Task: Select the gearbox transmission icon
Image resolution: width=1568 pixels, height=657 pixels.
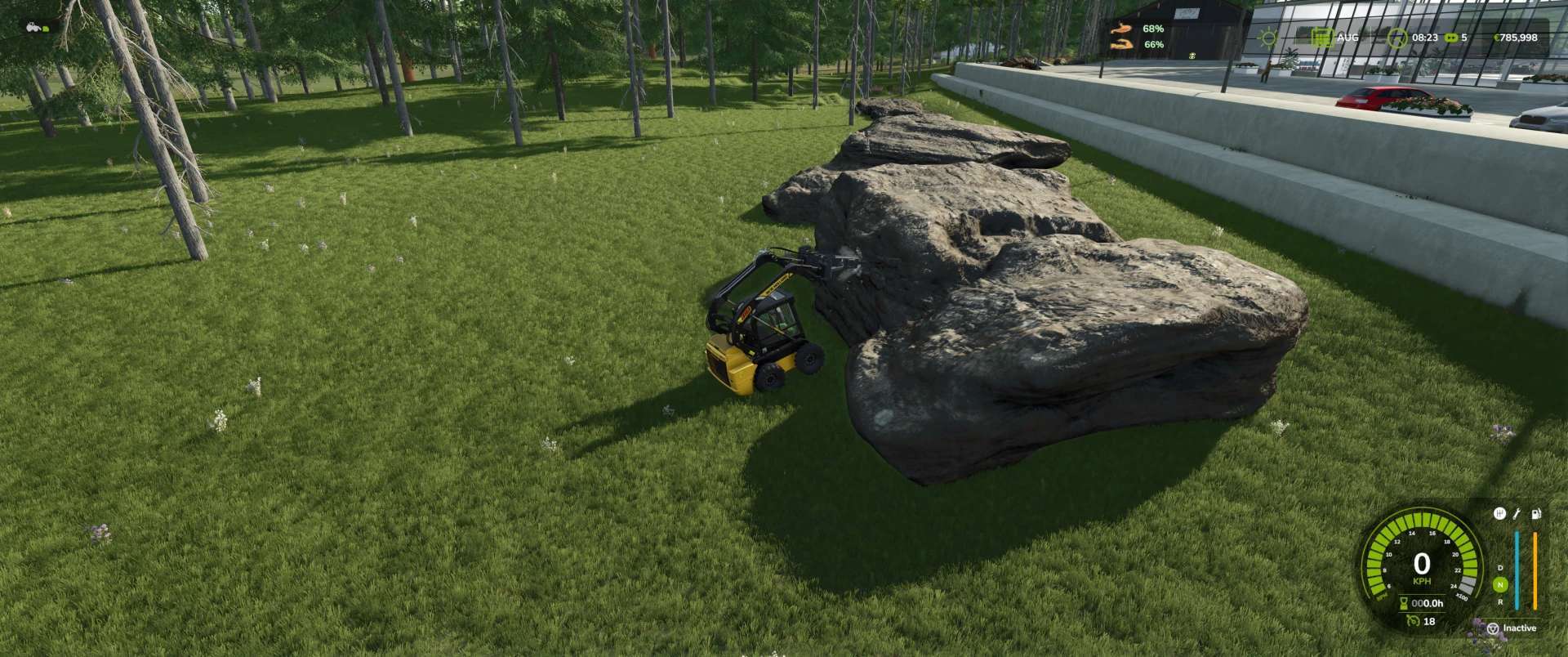Action: (x=1499, y=514)
